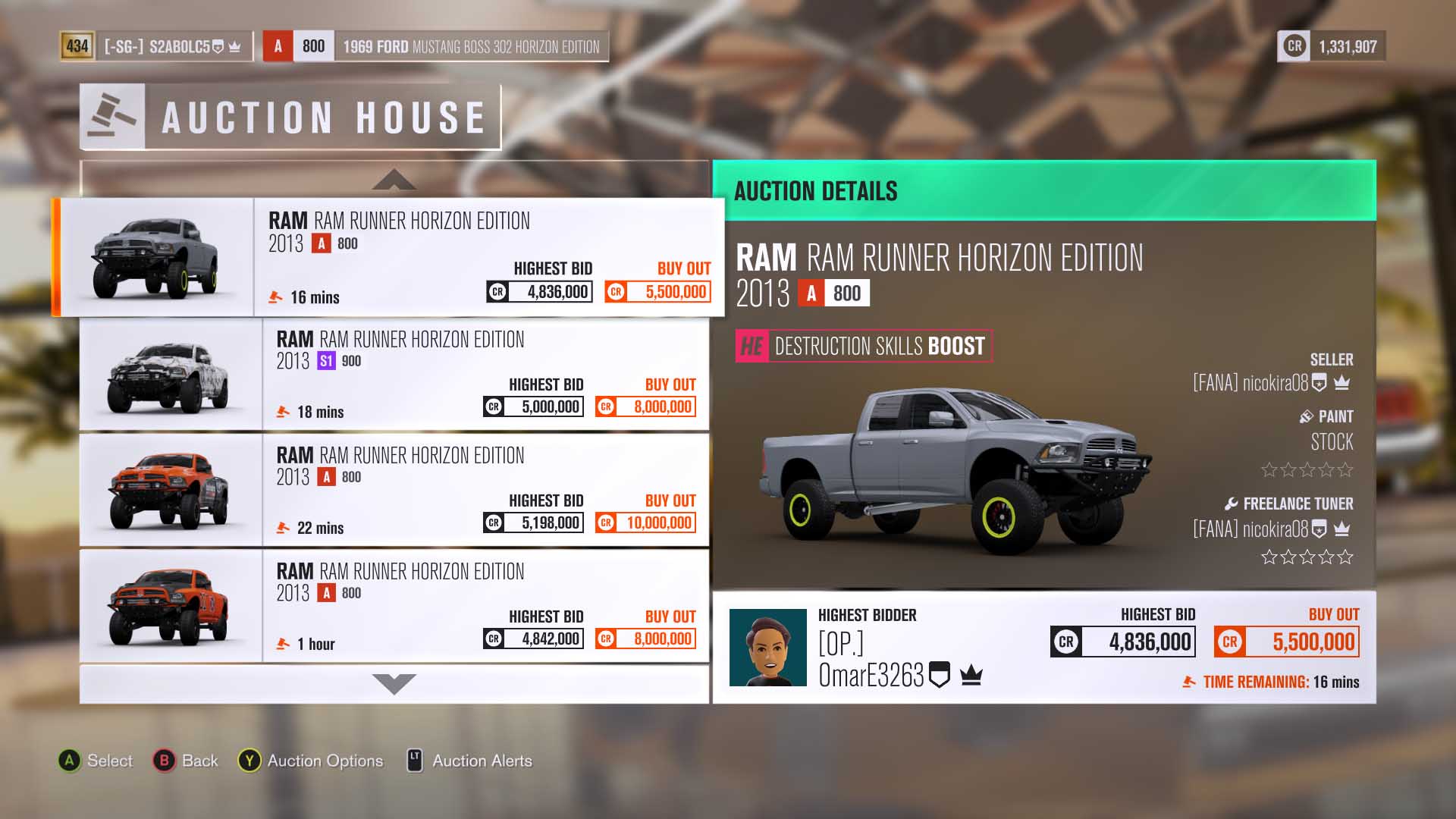Choose the 10,000,000 Buy Out price
The width and height of the screenshot is (1456, 819).
point(646,522)
